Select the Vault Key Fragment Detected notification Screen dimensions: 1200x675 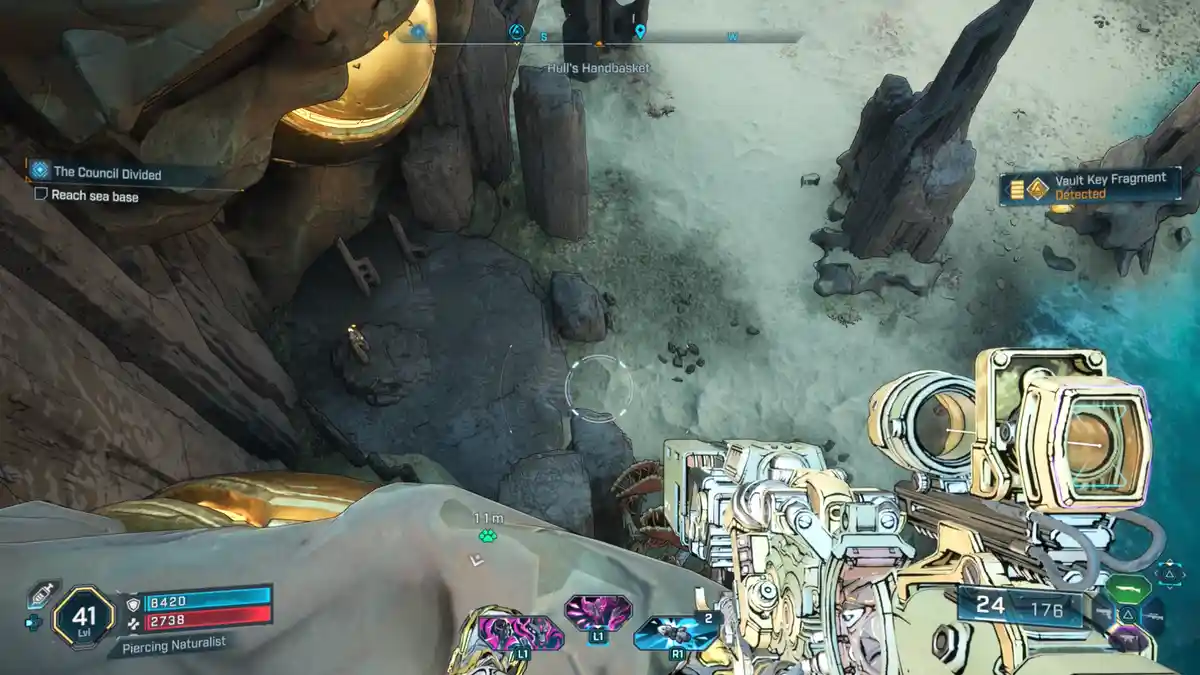[x=1090, y=186]
